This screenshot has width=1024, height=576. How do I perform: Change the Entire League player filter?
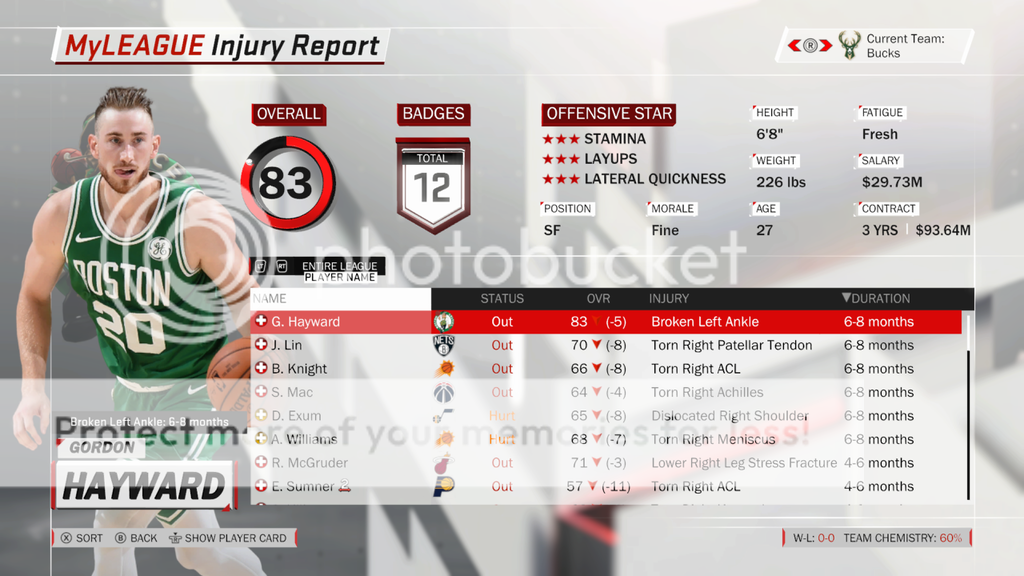(x=339, y=266)
